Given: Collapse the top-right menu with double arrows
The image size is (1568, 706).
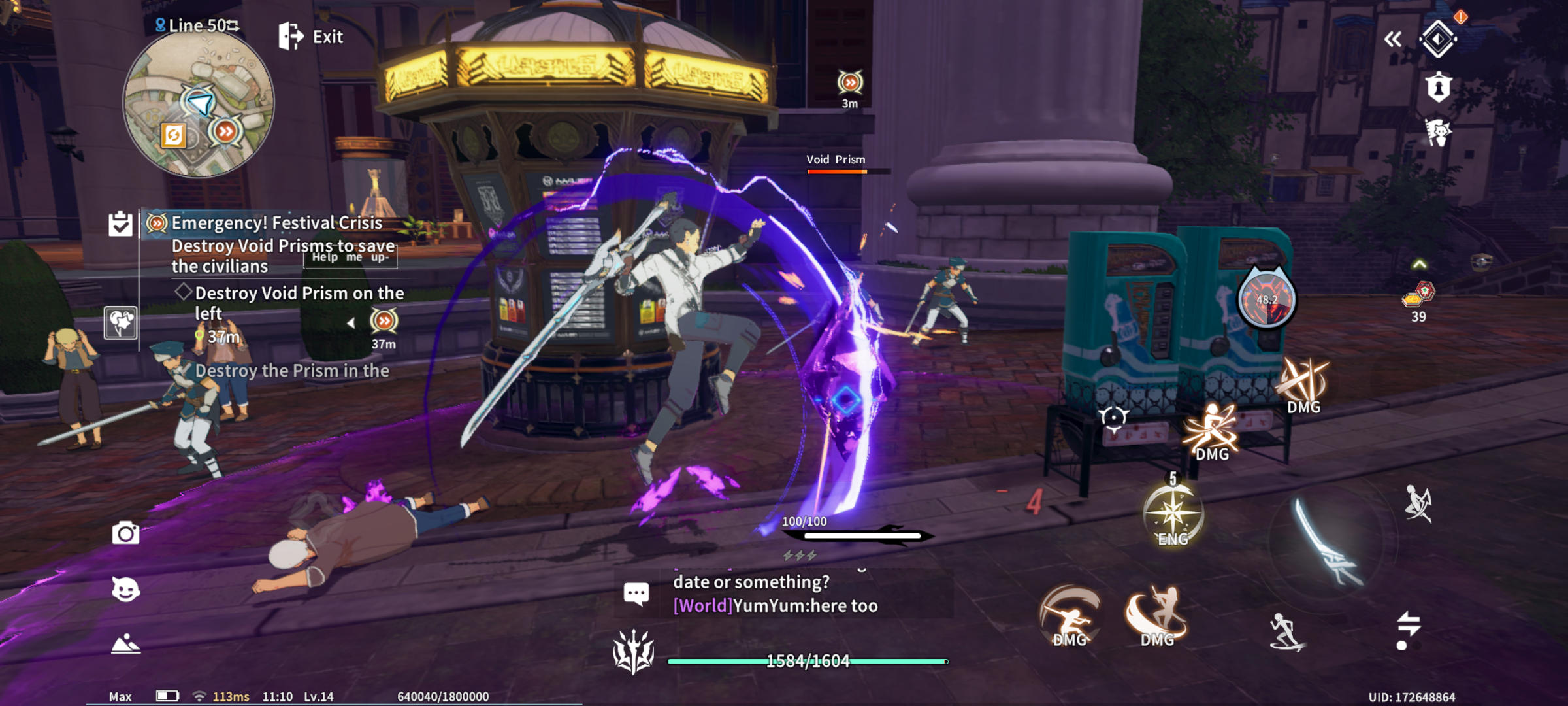Looking at the screenshot, I should point(1392,40).
